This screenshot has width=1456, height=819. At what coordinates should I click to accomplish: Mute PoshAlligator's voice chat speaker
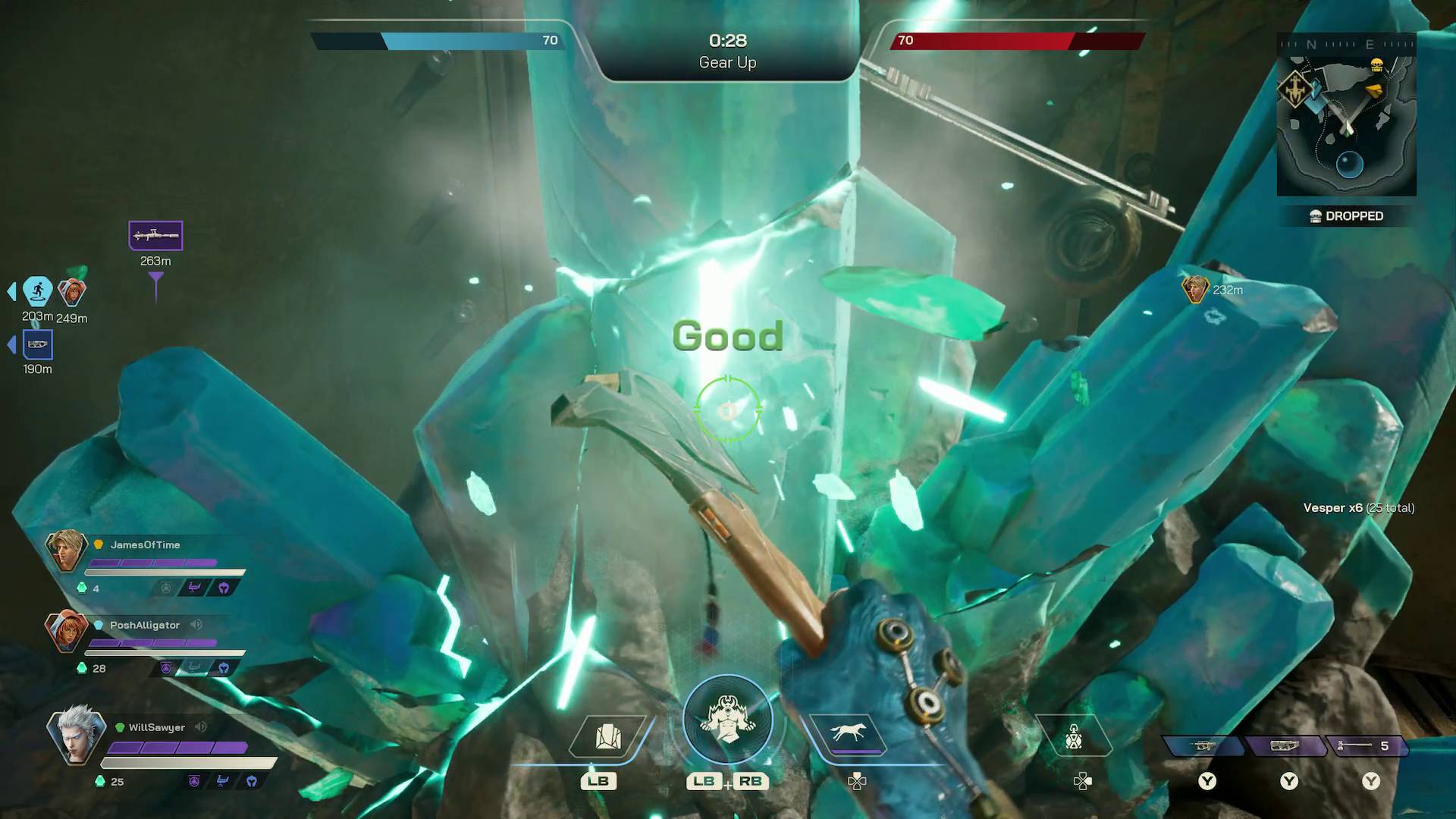(x=198, y=625)
